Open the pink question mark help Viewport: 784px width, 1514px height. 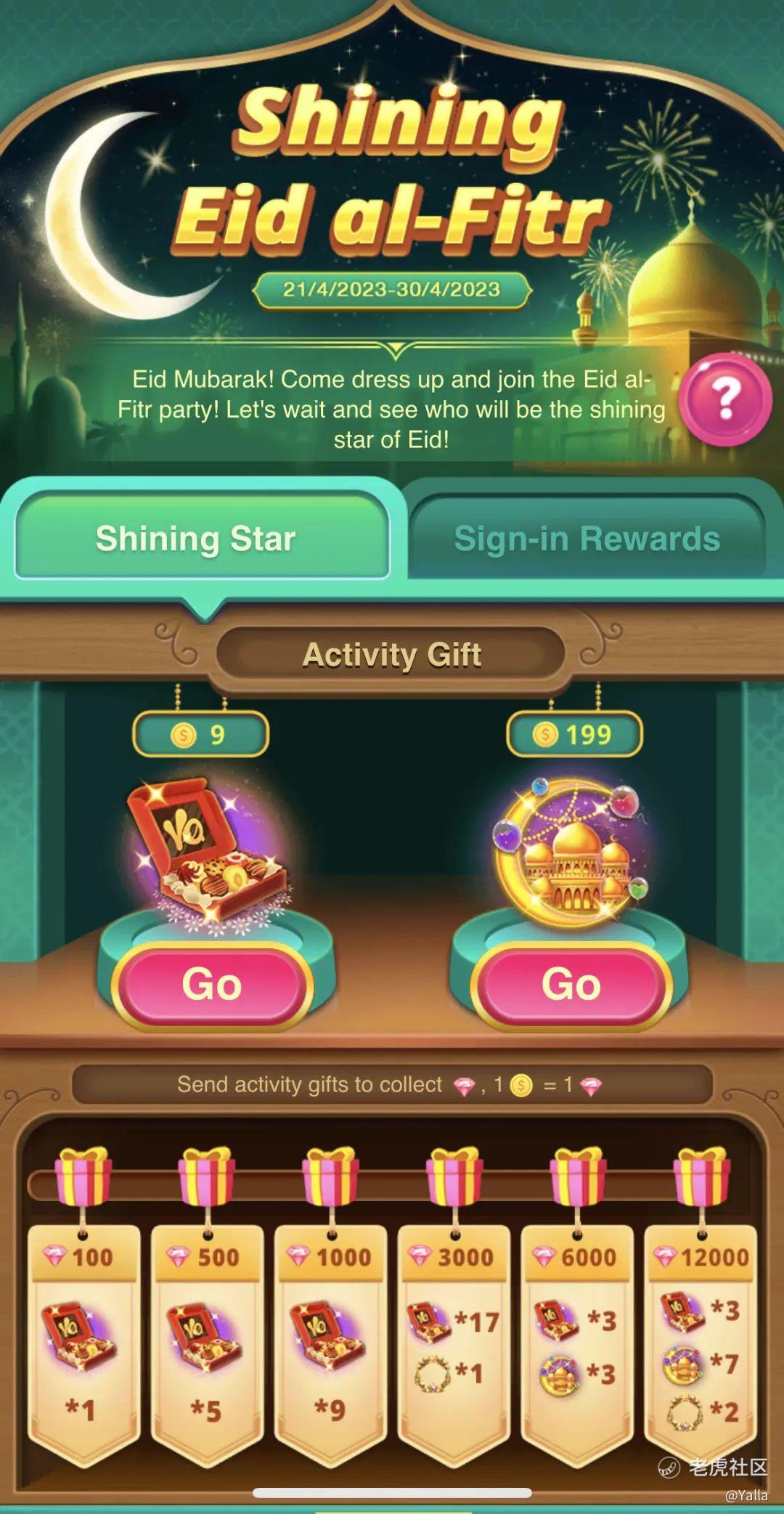coord(725,399)
